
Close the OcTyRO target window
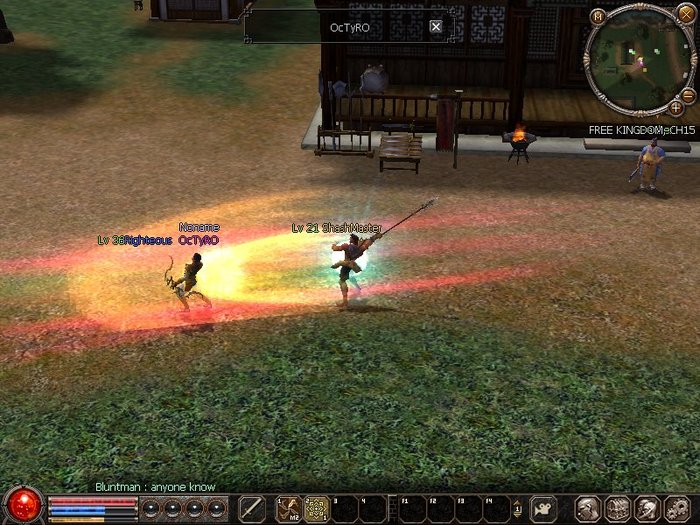(436, 27)
